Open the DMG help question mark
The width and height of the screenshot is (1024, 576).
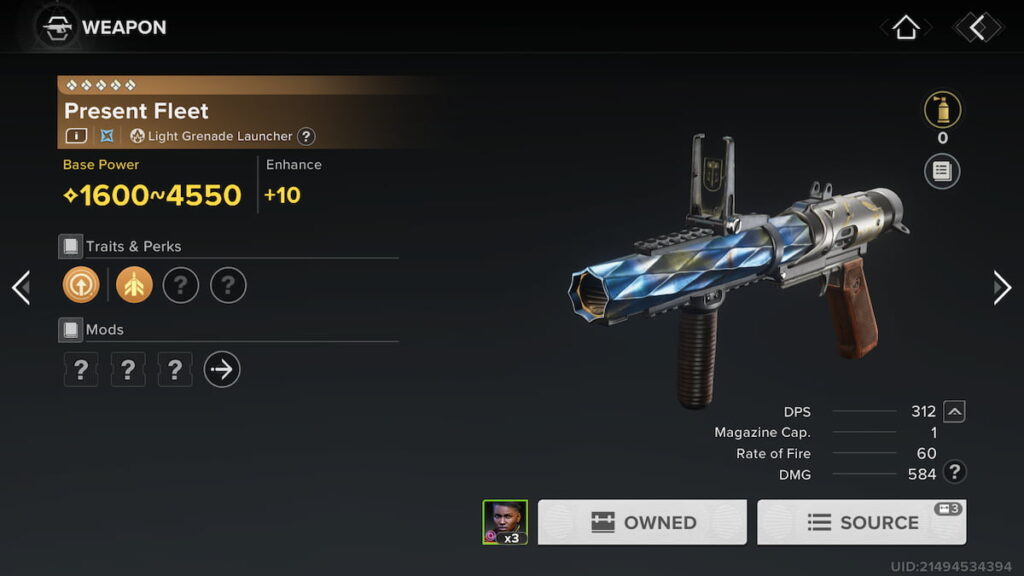point(955,474)
